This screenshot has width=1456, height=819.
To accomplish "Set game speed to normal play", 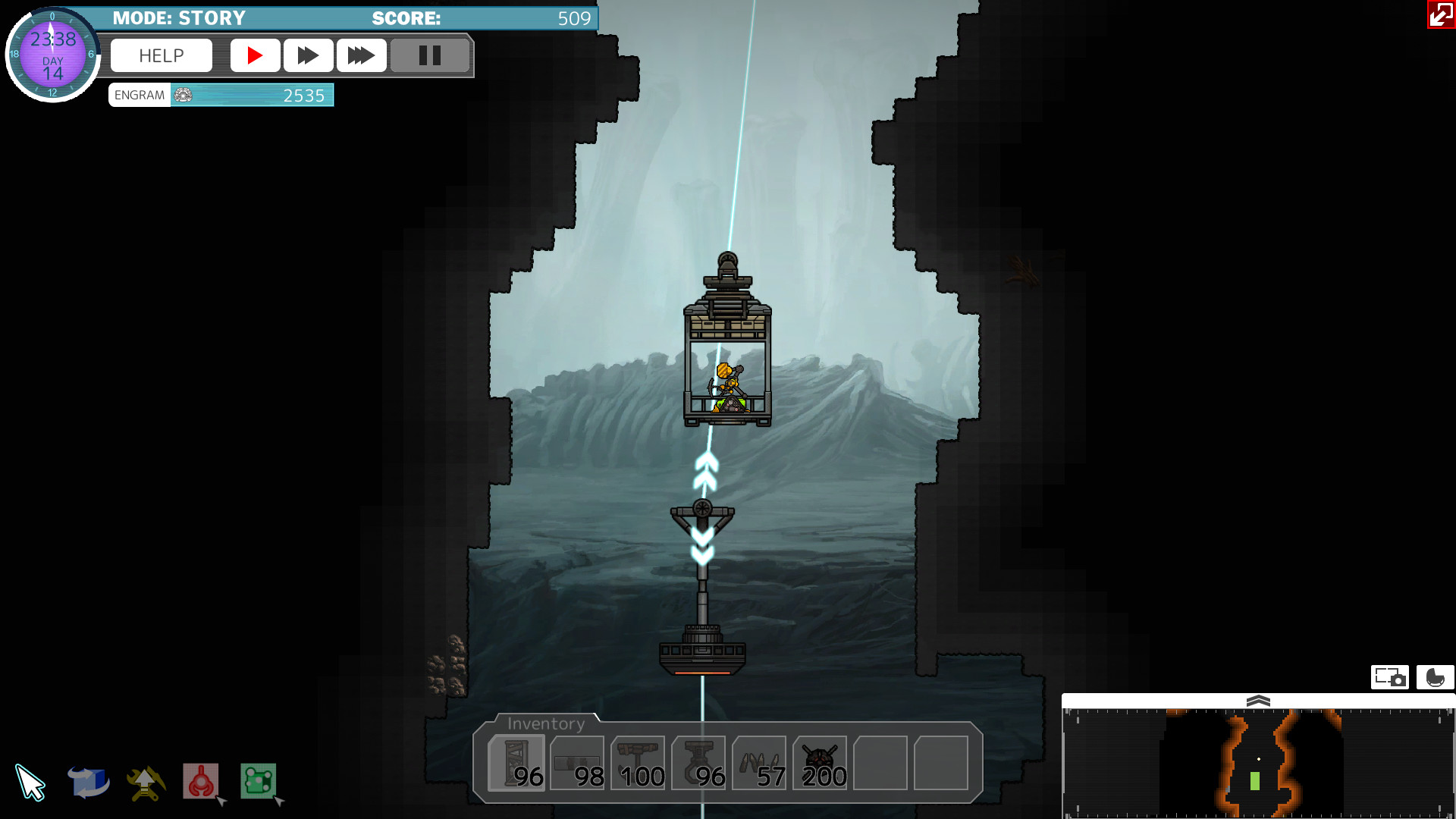I will (x=255, y=55).
